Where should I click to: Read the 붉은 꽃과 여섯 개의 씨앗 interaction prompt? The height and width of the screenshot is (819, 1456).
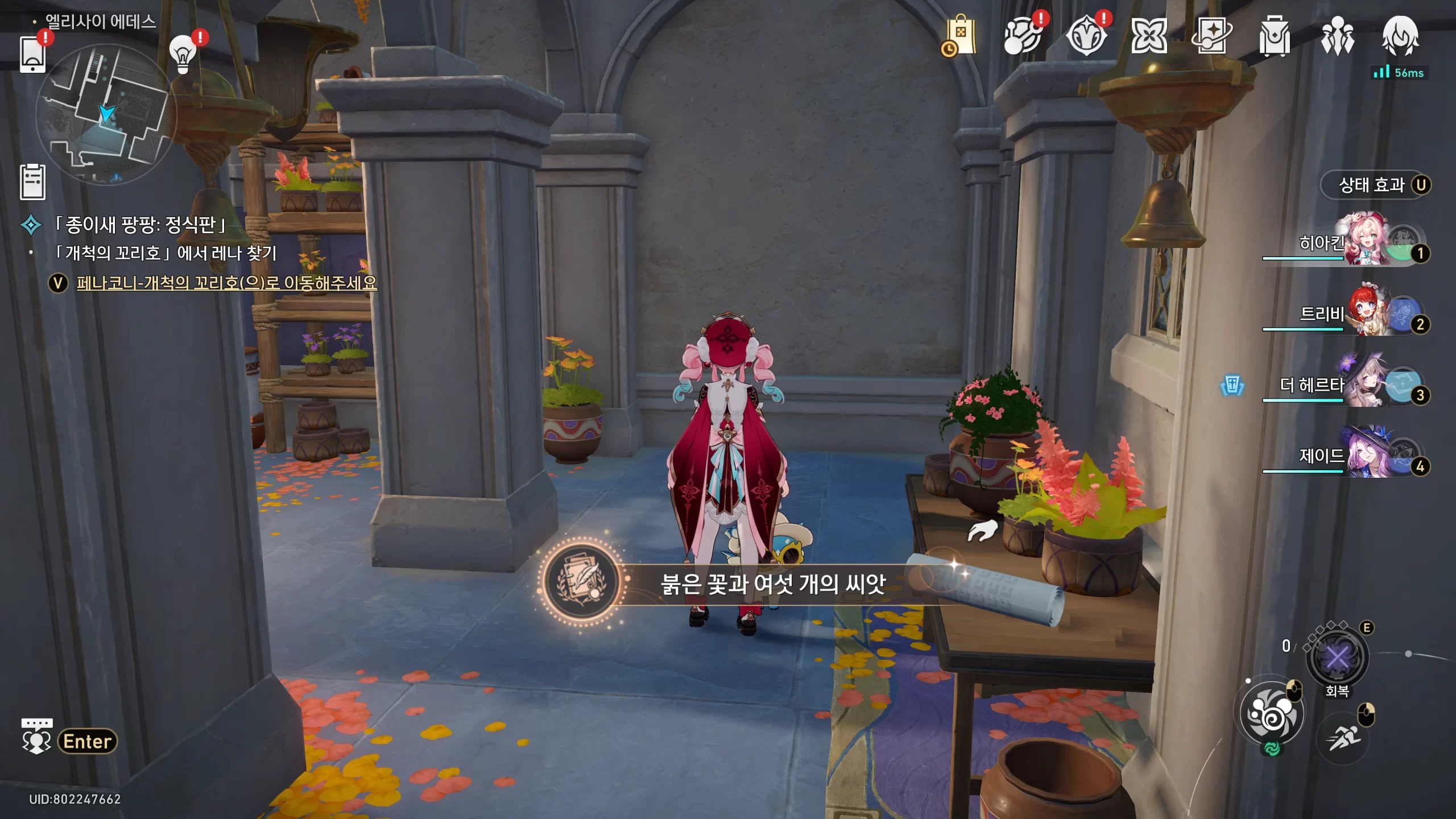(x=772, y=584)
